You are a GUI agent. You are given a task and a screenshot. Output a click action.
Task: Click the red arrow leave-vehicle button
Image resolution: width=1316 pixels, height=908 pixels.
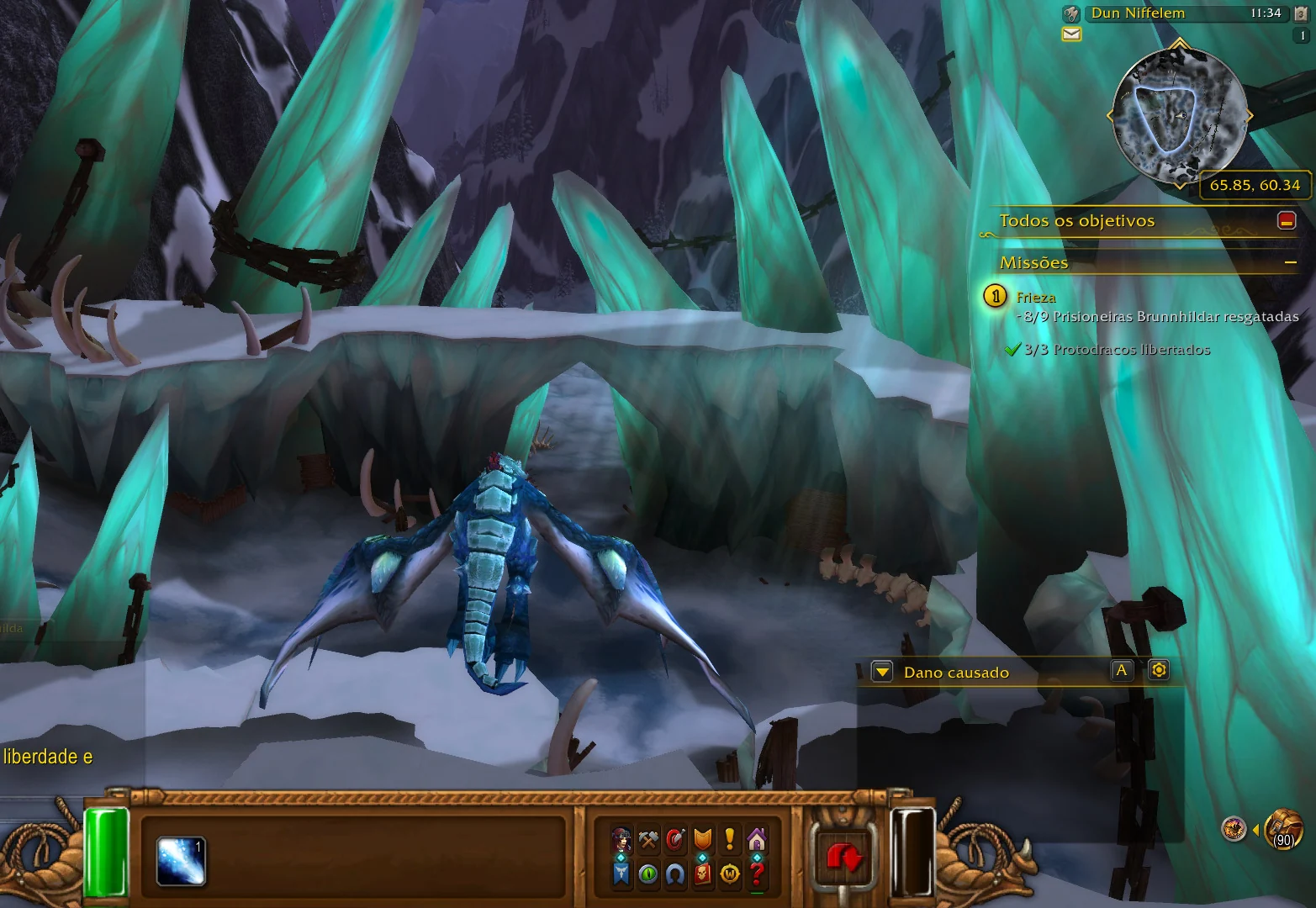(x=843, y=857)
